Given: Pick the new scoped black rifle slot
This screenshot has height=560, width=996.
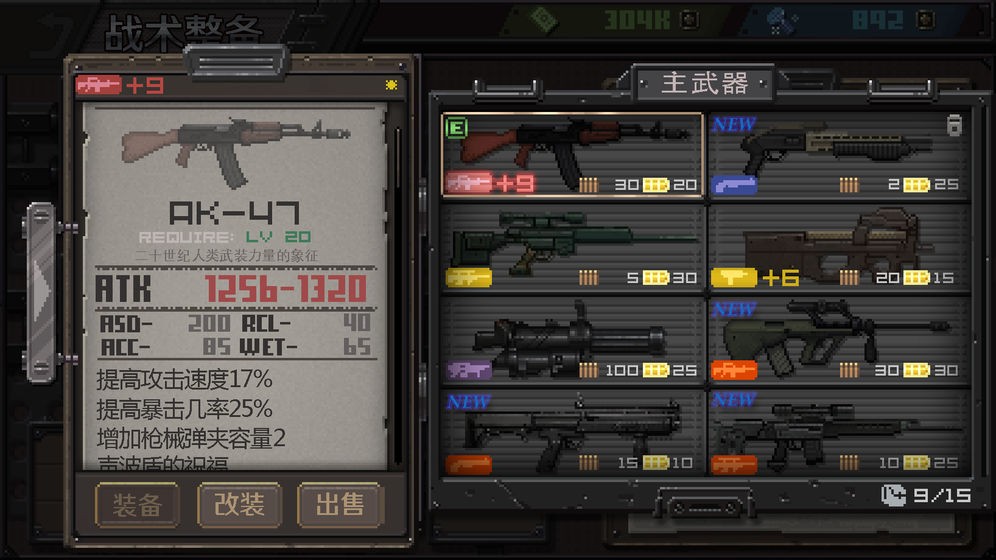Looking at the screenshot, I should pos(838,433).
